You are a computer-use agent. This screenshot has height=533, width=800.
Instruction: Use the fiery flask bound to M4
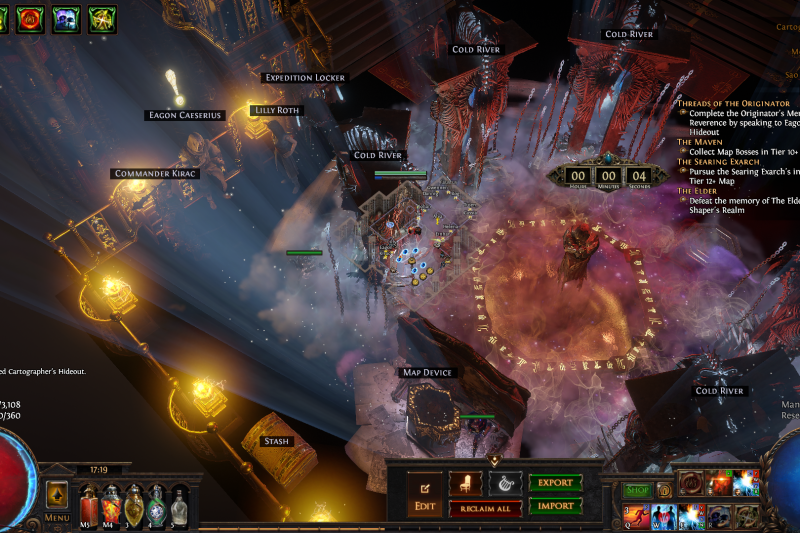click(x=110, y=503)
